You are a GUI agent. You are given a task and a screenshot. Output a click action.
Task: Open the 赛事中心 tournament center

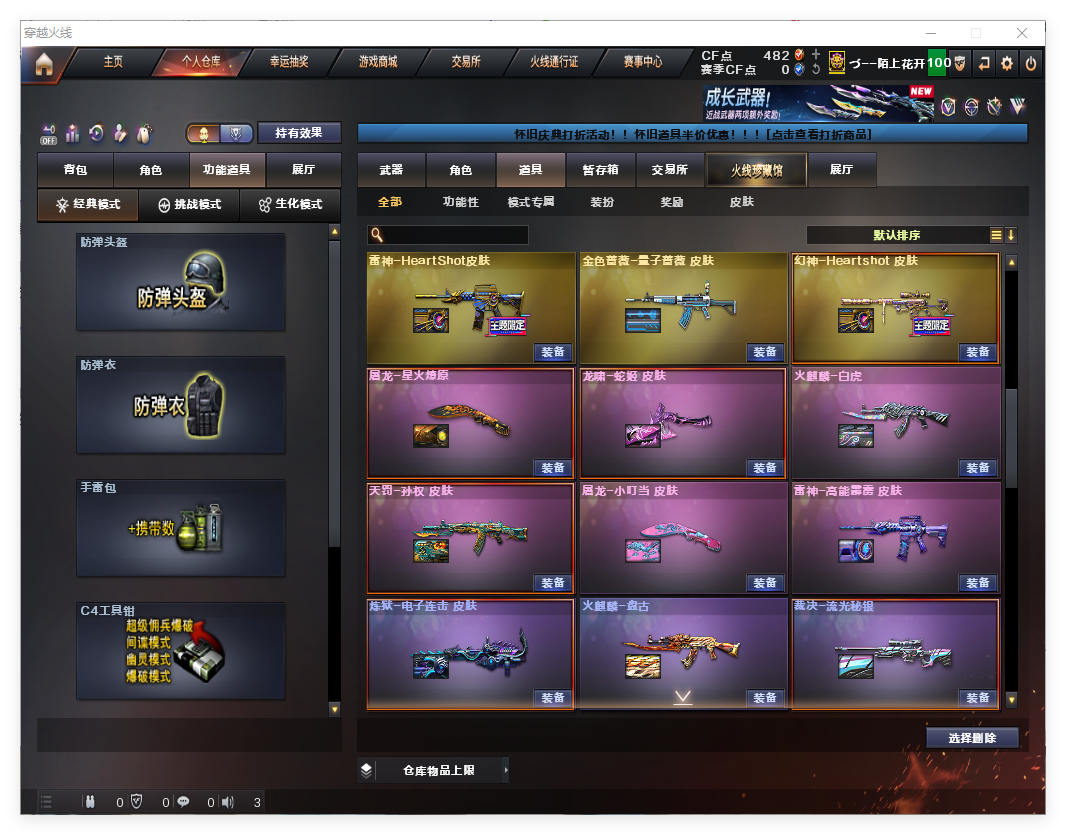(643, 62)
